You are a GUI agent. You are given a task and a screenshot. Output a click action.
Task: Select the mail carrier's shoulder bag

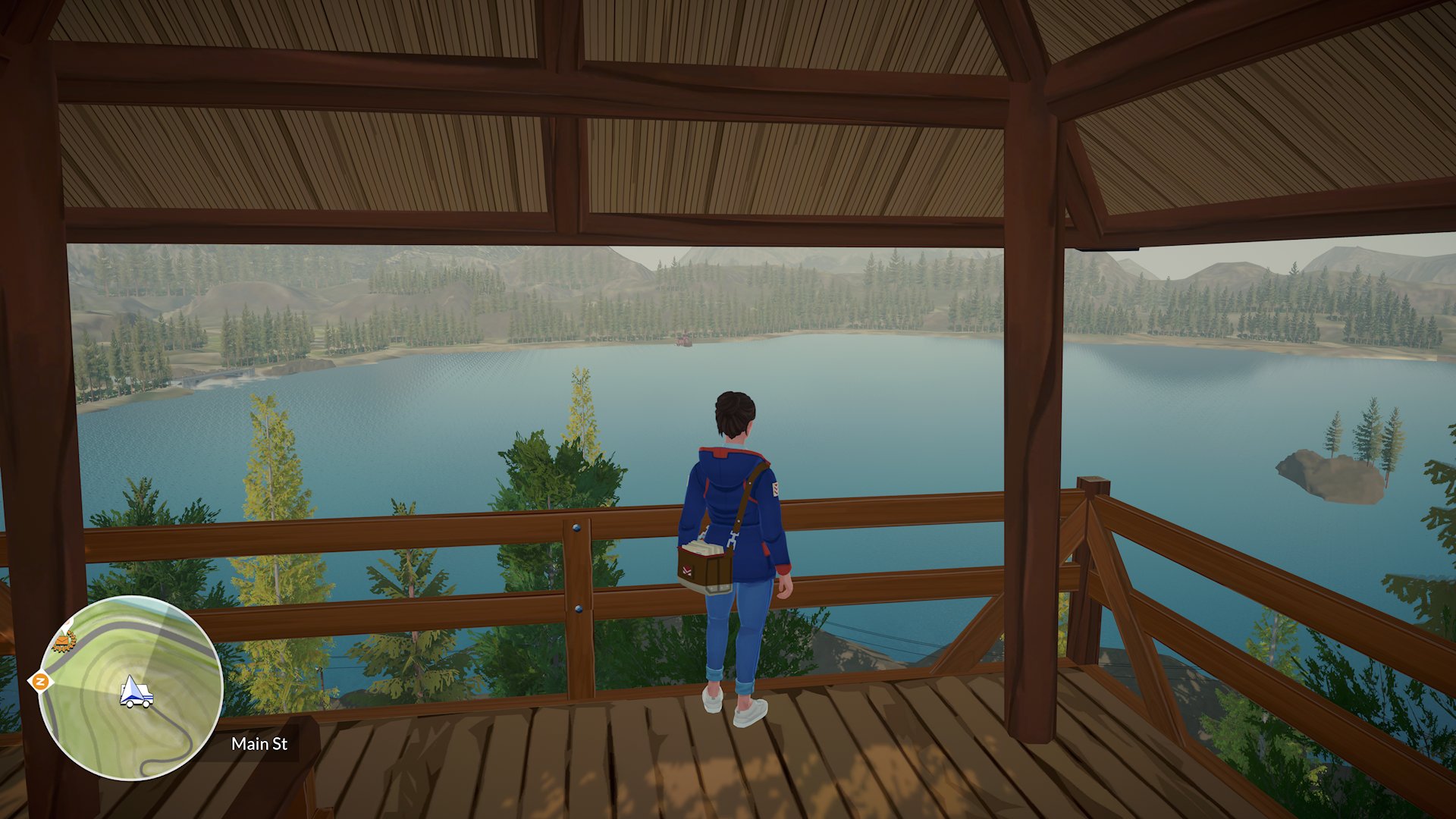[x=704, y=567]
